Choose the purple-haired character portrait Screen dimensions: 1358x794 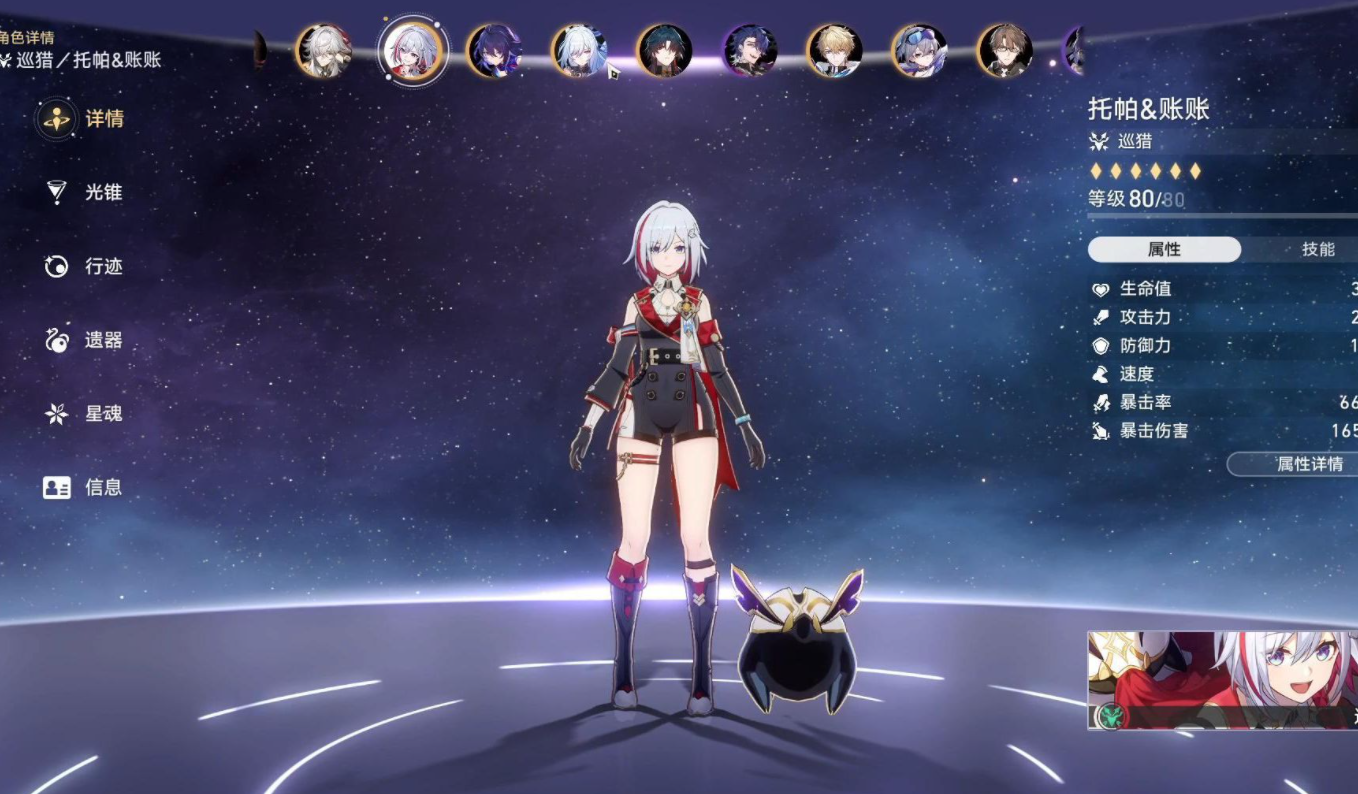(x=494, y=51)
